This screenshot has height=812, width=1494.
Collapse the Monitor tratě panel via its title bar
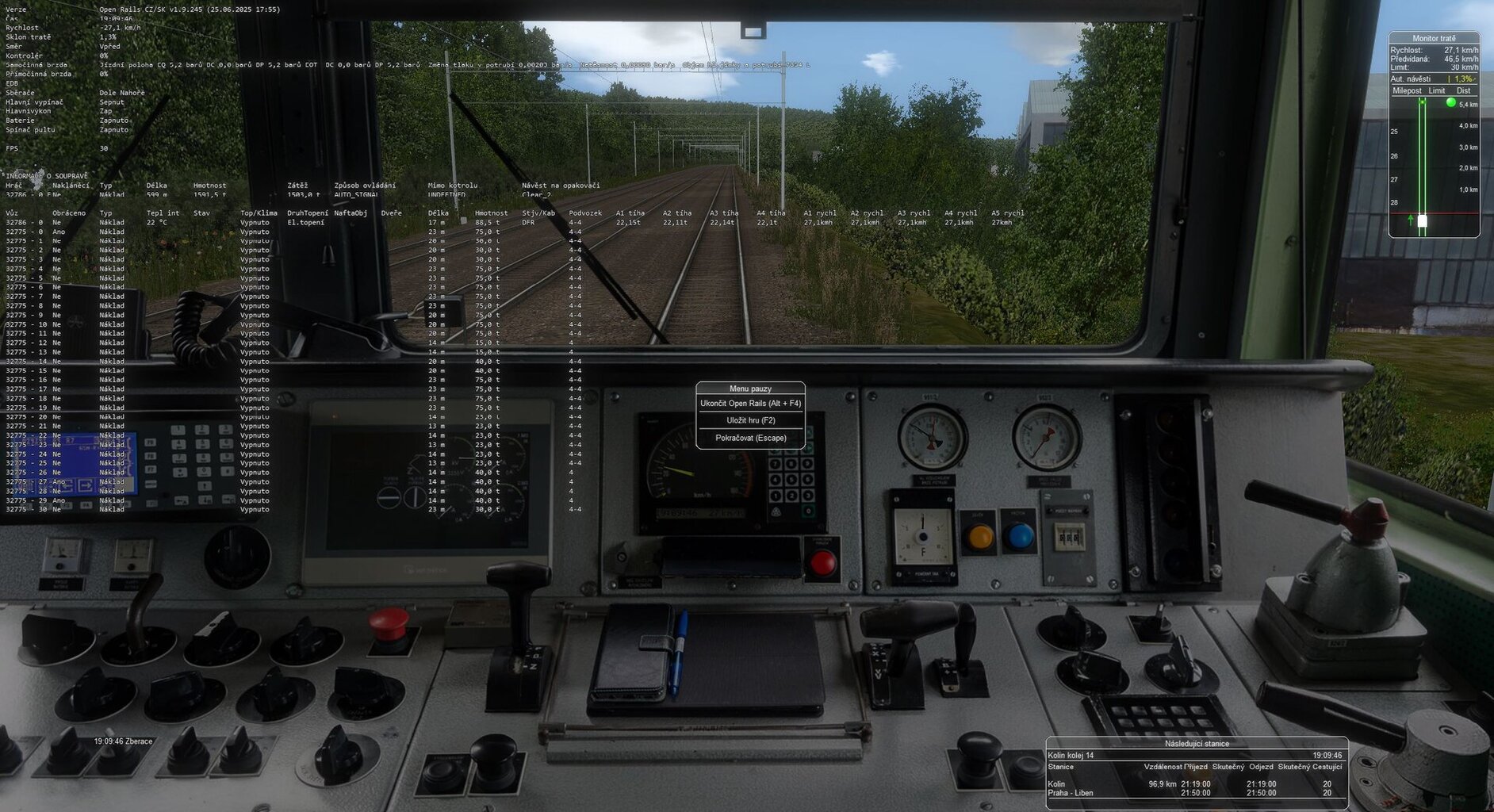pos(1436,37)
